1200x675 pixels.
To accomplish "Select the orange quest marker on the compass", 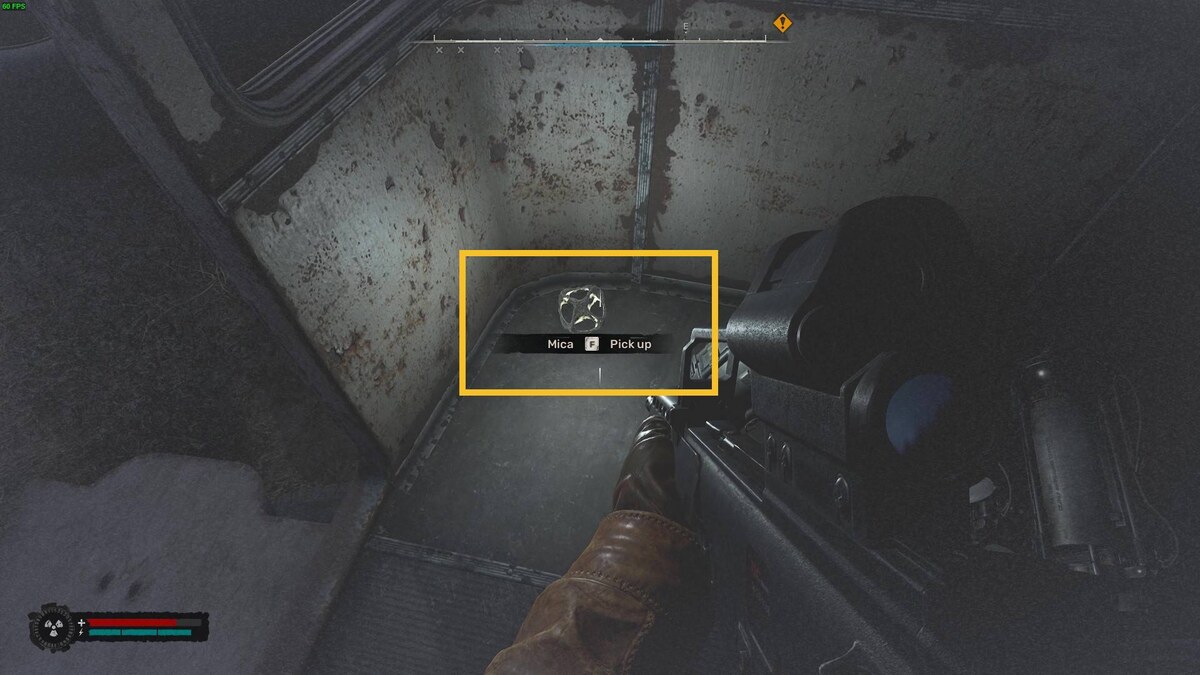I will click(x=782, y=22).
